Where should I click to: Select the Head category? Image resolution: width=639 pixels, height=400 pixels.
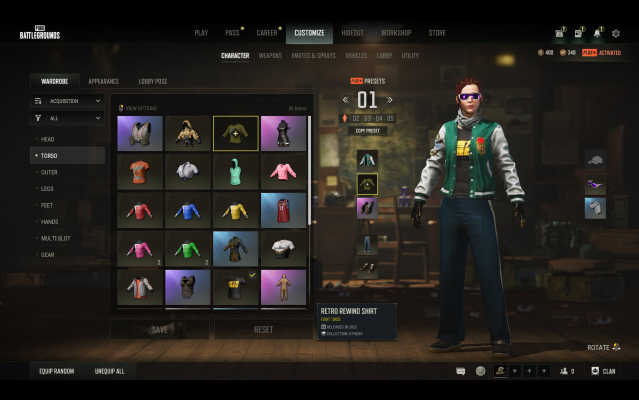click(48, 139)
